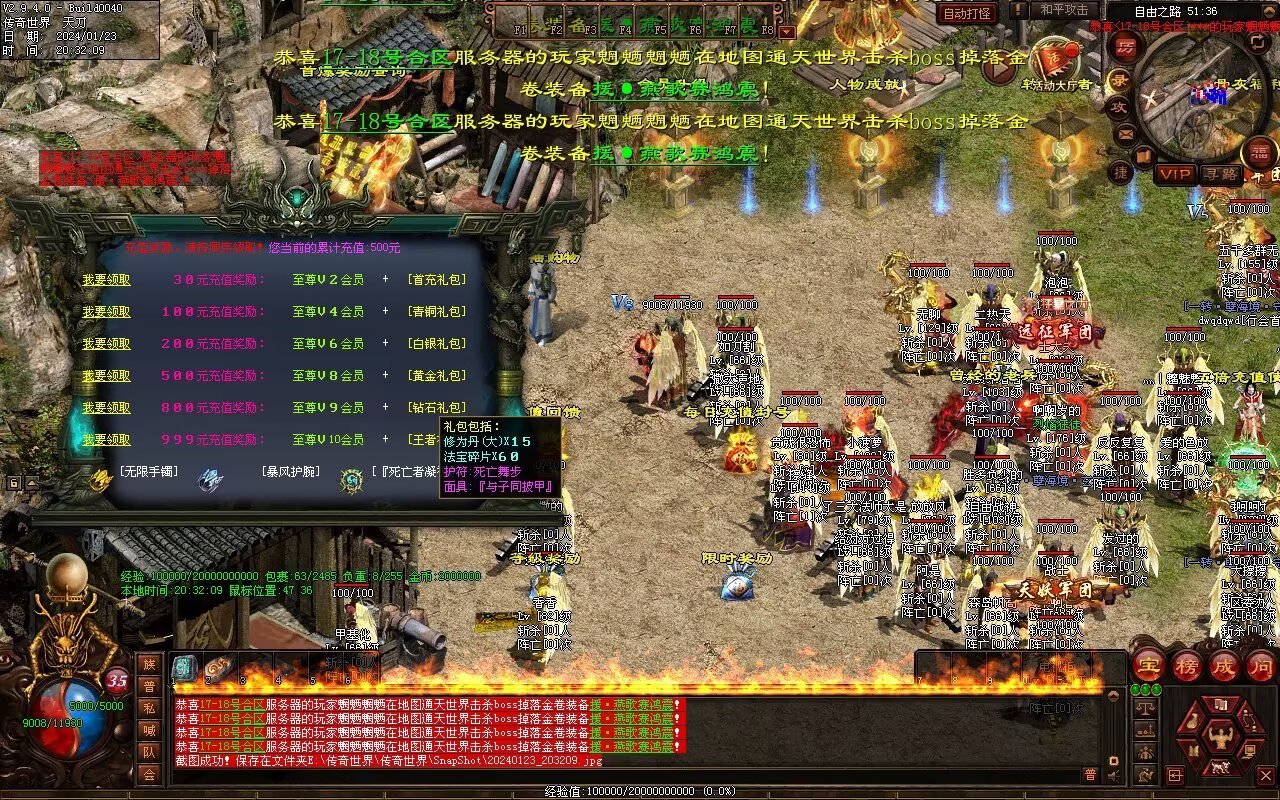Switch the 和平攻击 attack mode
Image resolution: width=1280 pixels, height=800 pixels.
(1064, 10)
